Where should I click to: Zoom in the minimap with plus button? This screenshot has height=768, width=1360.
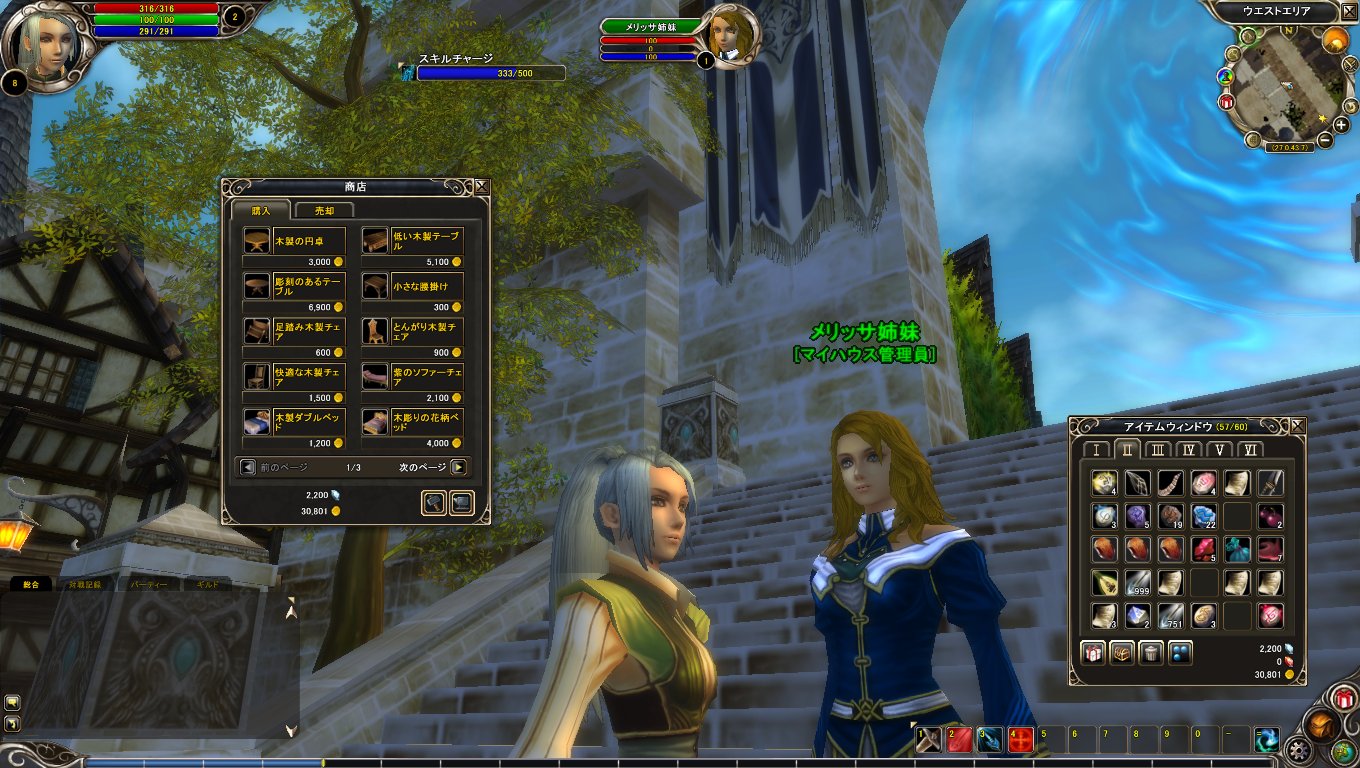[1341, 125]
